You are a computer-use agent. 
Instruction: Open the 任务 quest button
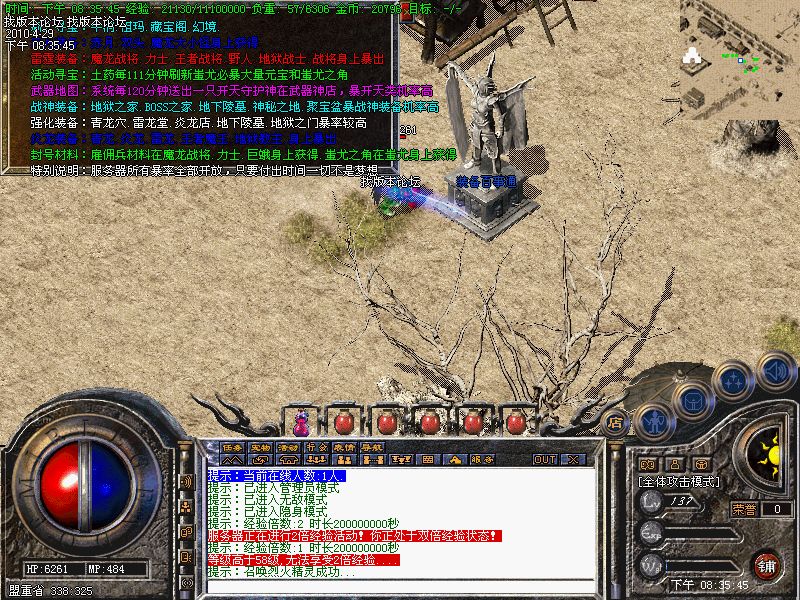pos(233,446)
